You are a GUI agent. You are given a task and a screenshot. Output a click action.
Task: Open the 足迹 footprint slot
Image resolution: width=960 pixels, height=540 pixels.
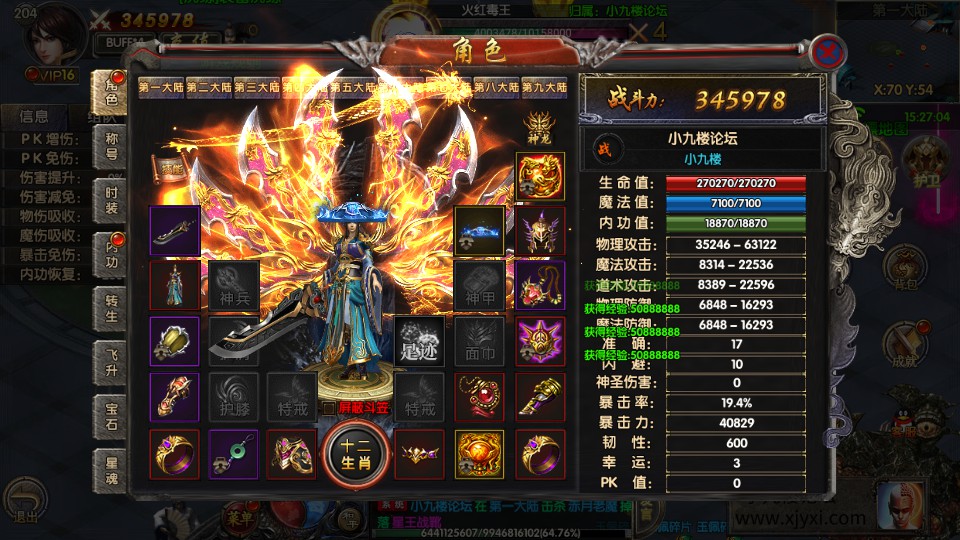click(418, 341)
